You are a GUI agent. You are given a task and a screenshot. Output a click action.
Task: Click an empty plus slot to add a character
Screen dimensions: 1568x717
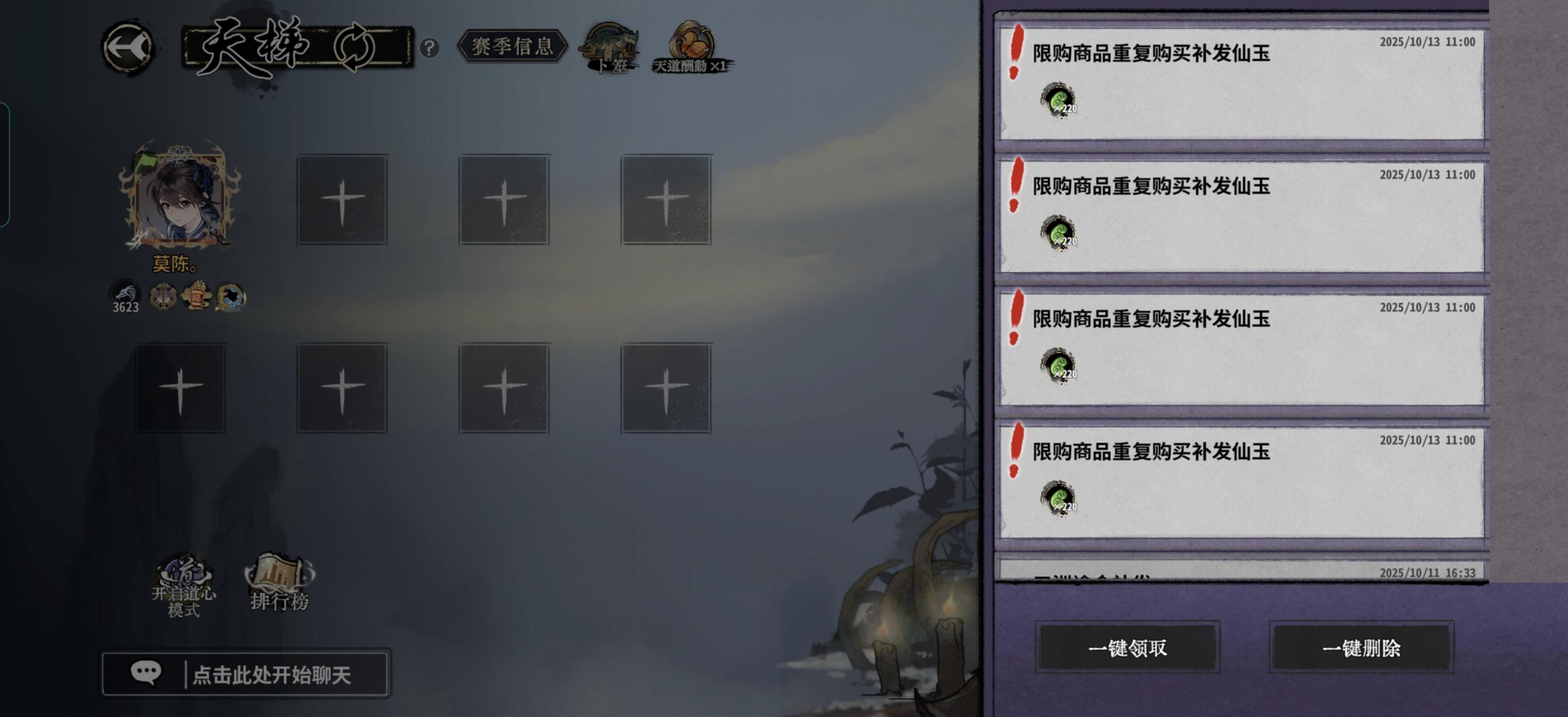pyautogui.click(x=343, y=201)
